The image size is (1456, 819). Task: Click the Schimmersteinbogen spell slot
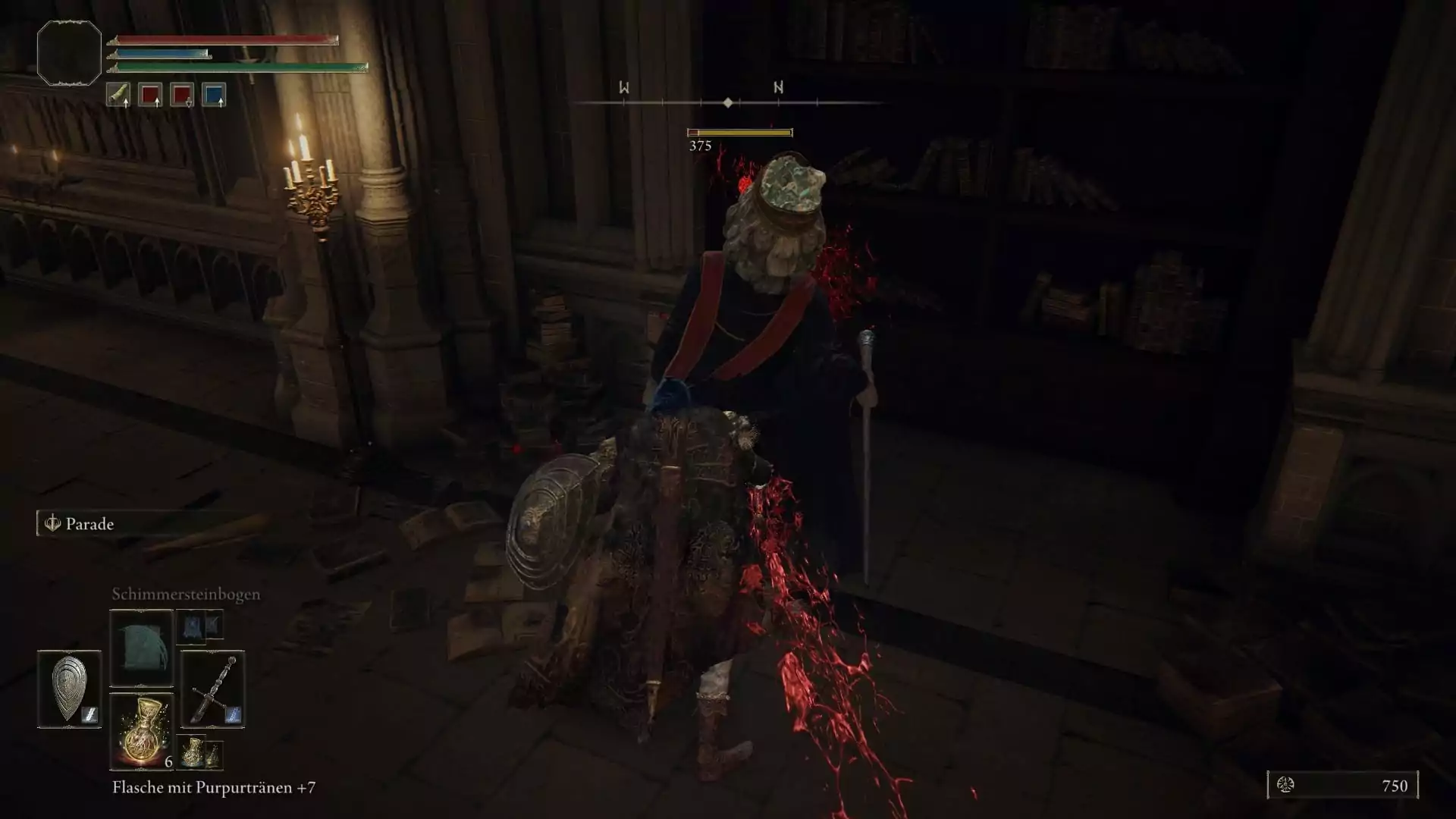(x=142, y=648)
